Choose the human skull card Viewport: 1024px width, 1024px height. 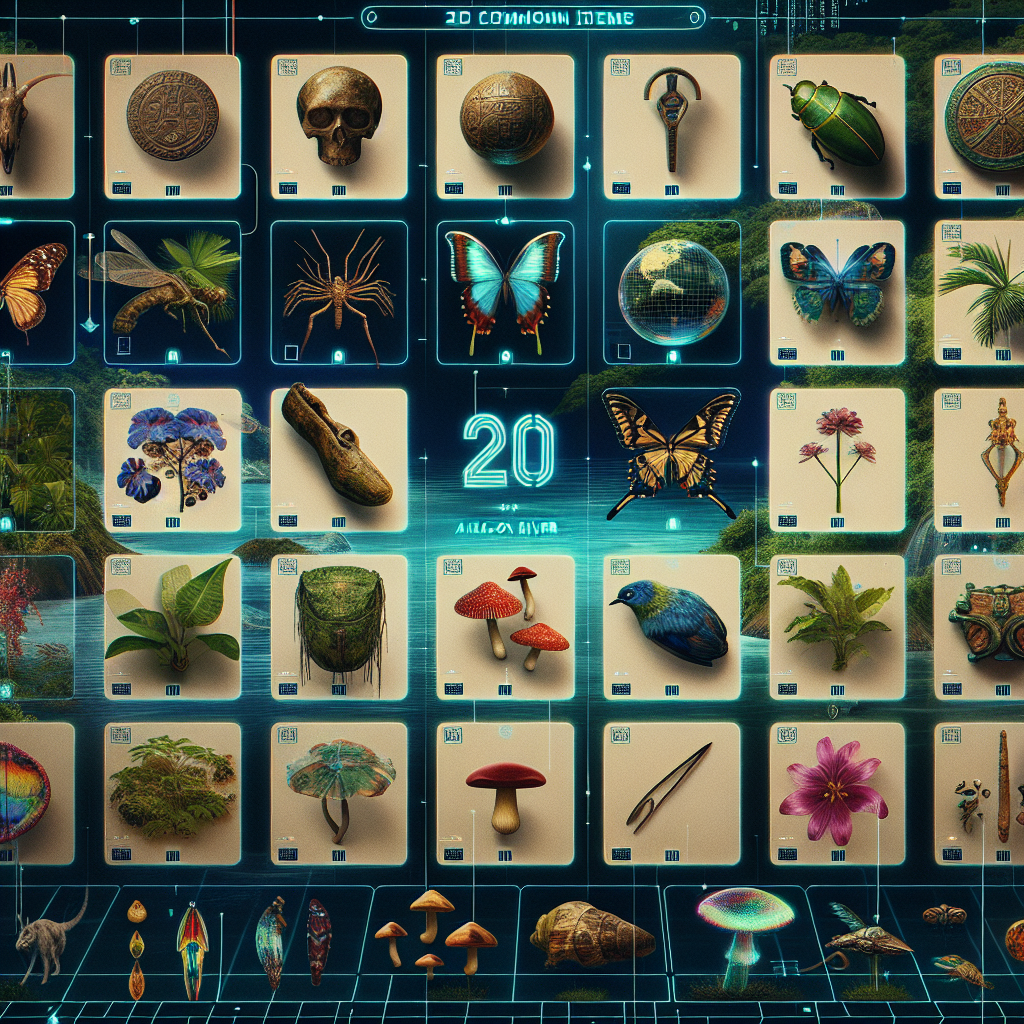pos(338,124)
